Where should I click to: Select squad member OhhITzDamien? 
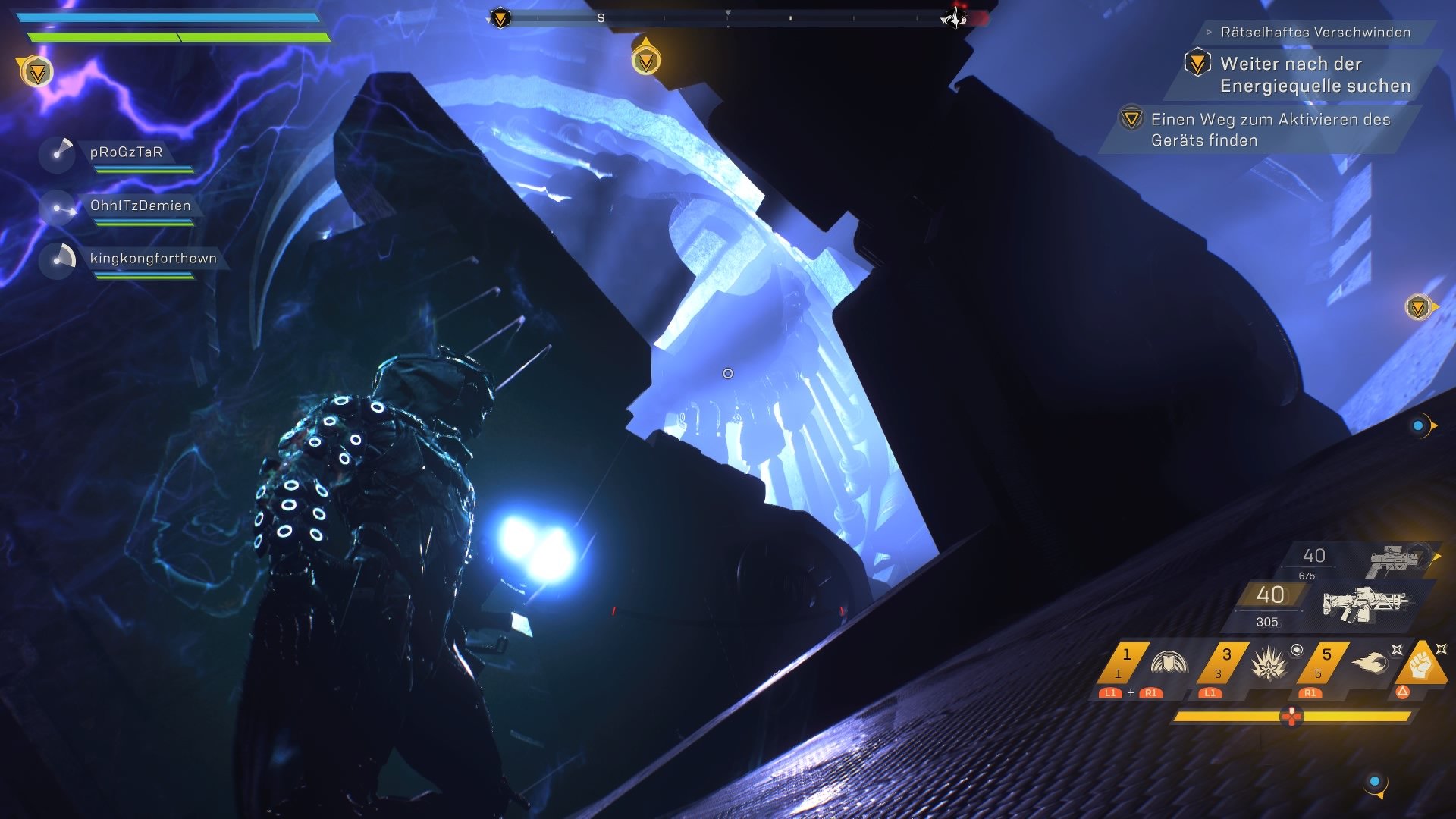click(140, 206)
